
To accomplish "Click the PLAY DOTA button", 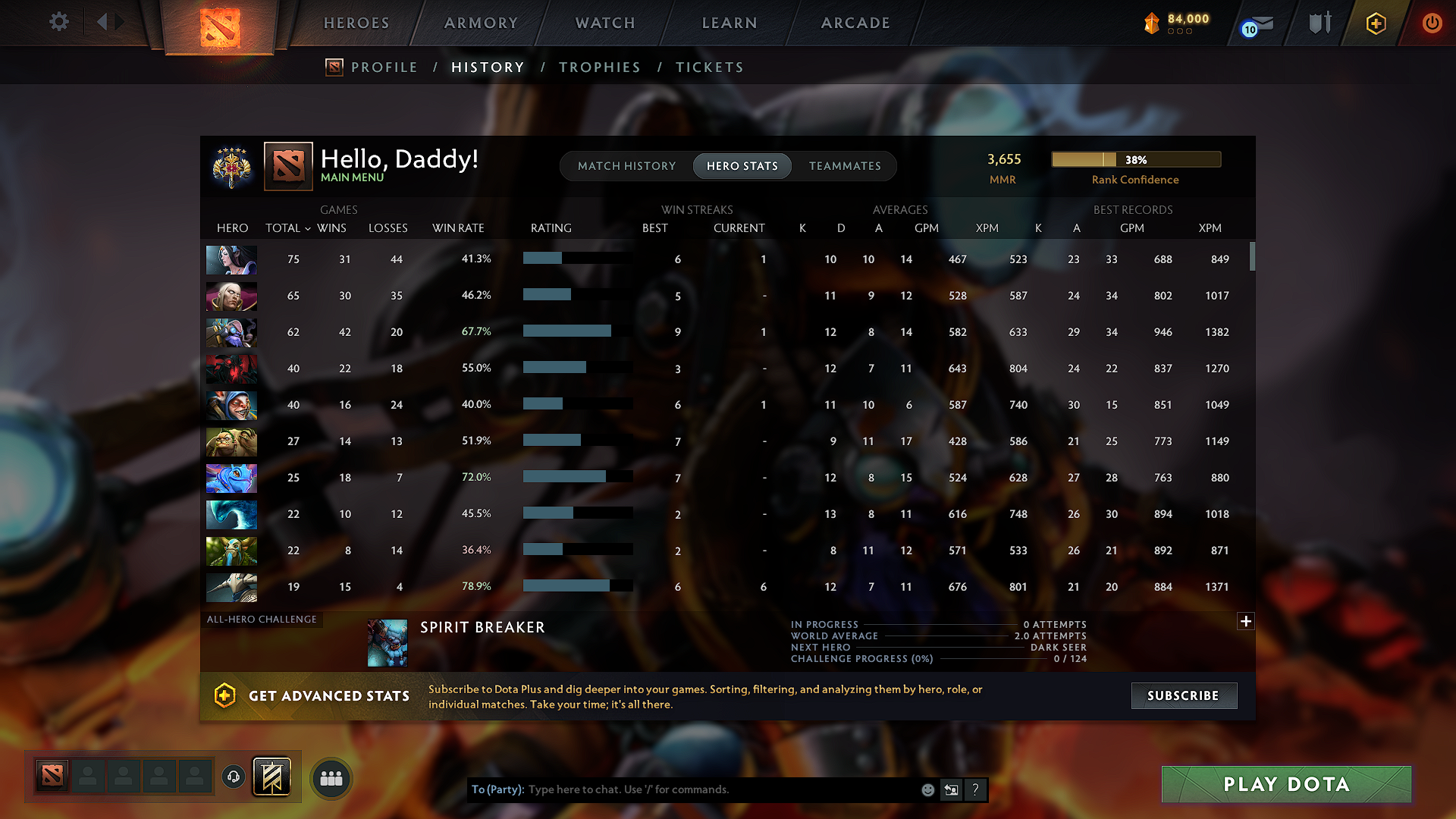I will [1285, 784].
